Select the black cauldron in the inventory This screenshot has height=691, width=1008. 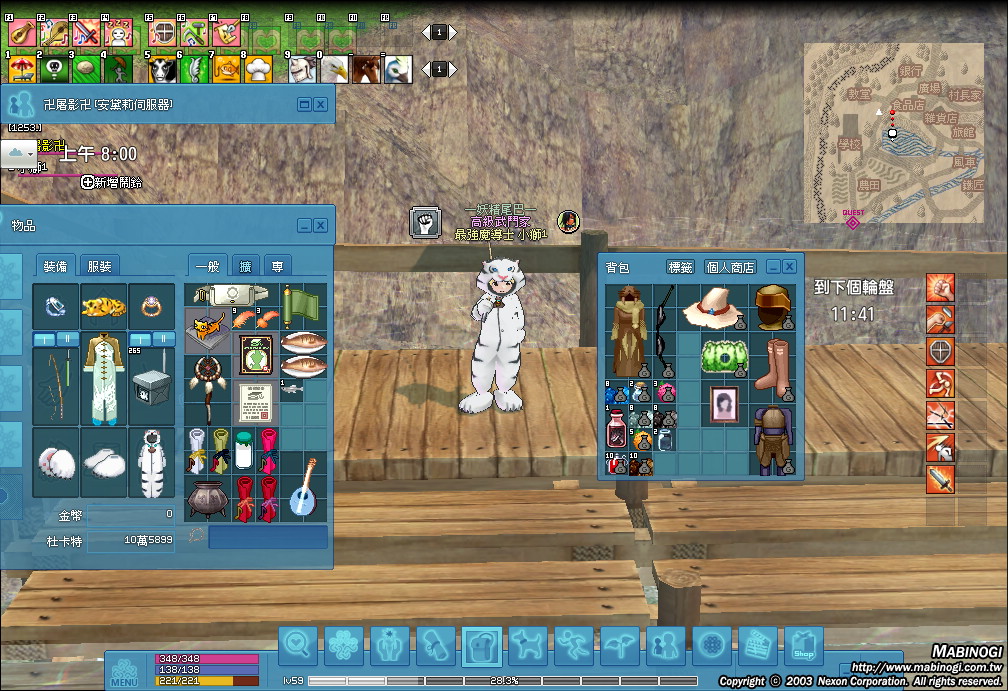tap(208, 497)
